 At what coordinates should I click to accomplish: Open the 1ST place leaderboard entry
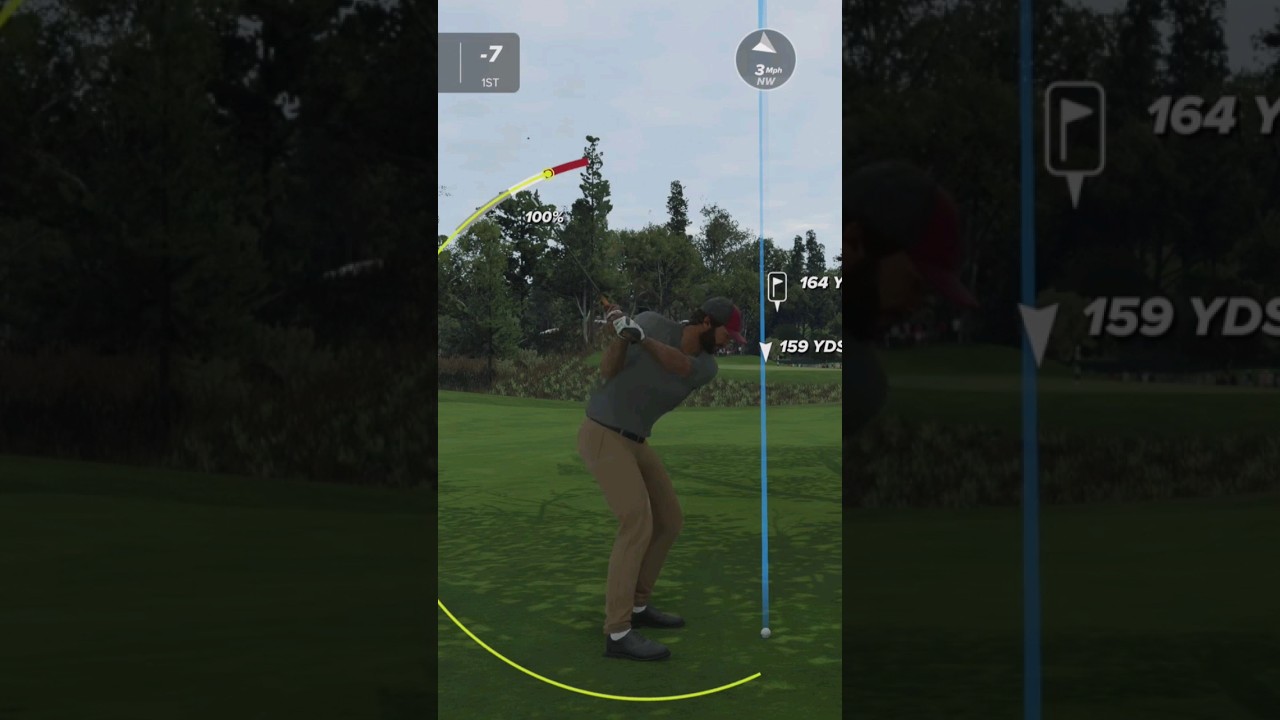coord(488,82)
